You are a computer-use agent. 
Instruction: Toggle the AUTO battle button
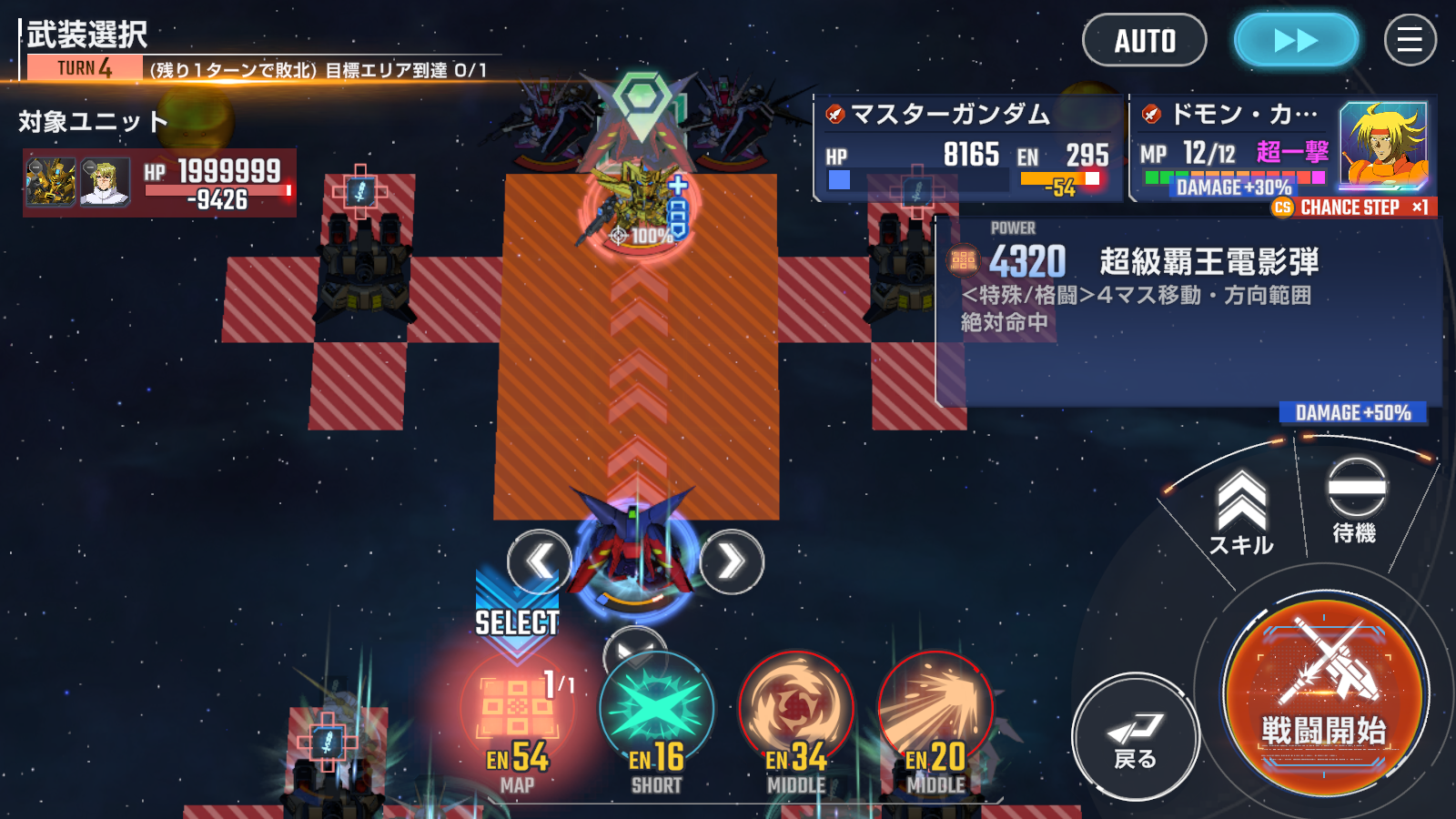click(x=1144, y=41)
